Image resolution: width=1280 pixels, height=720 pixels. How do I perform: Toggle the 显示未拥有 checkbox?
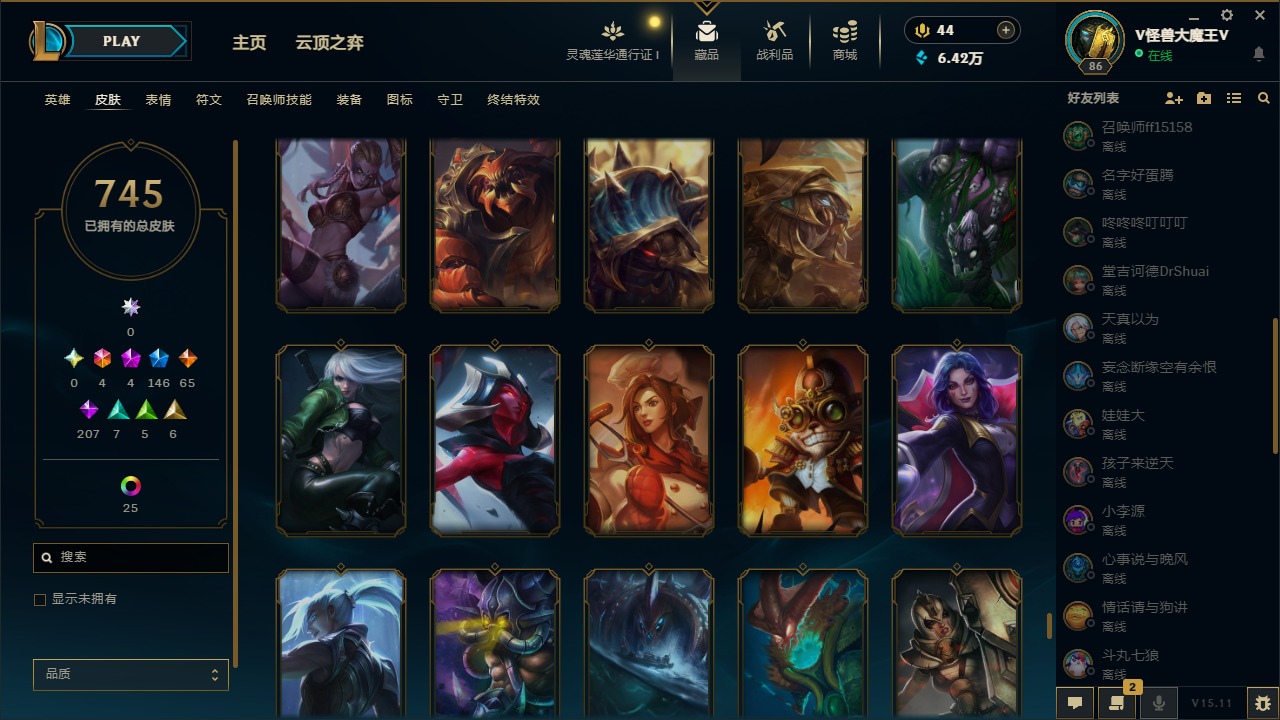pyautogui.click(x=40, y=599)
